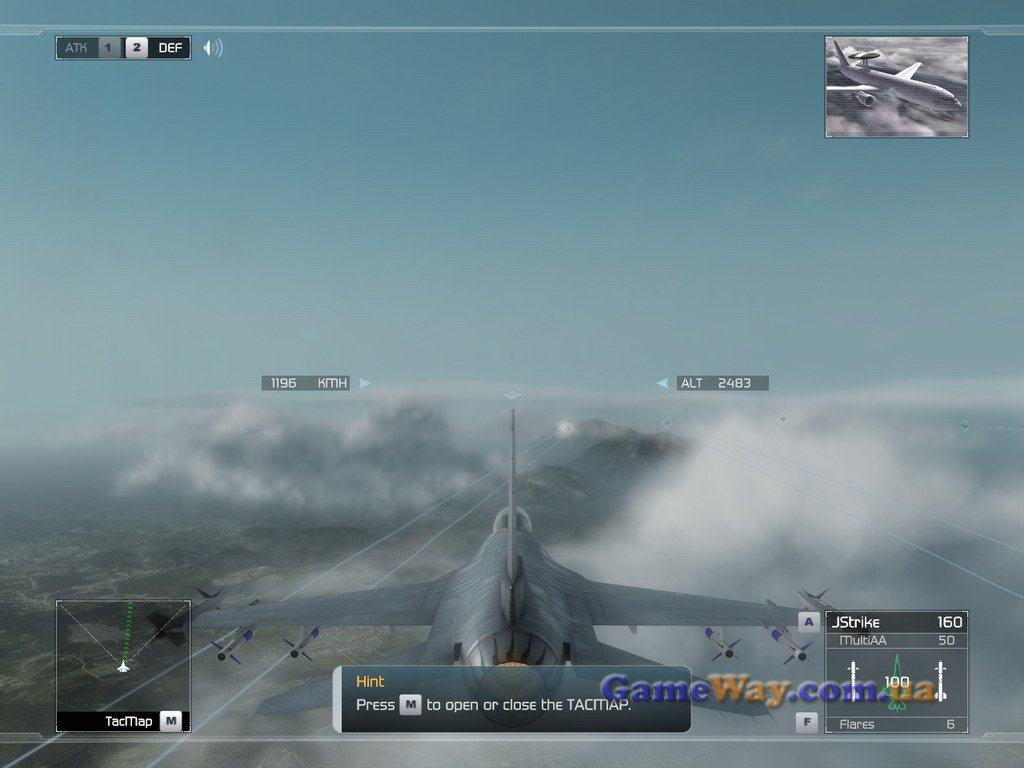Choose the MultiAA missile entry
The image size is (1024, 768).
tap(896, 640)
